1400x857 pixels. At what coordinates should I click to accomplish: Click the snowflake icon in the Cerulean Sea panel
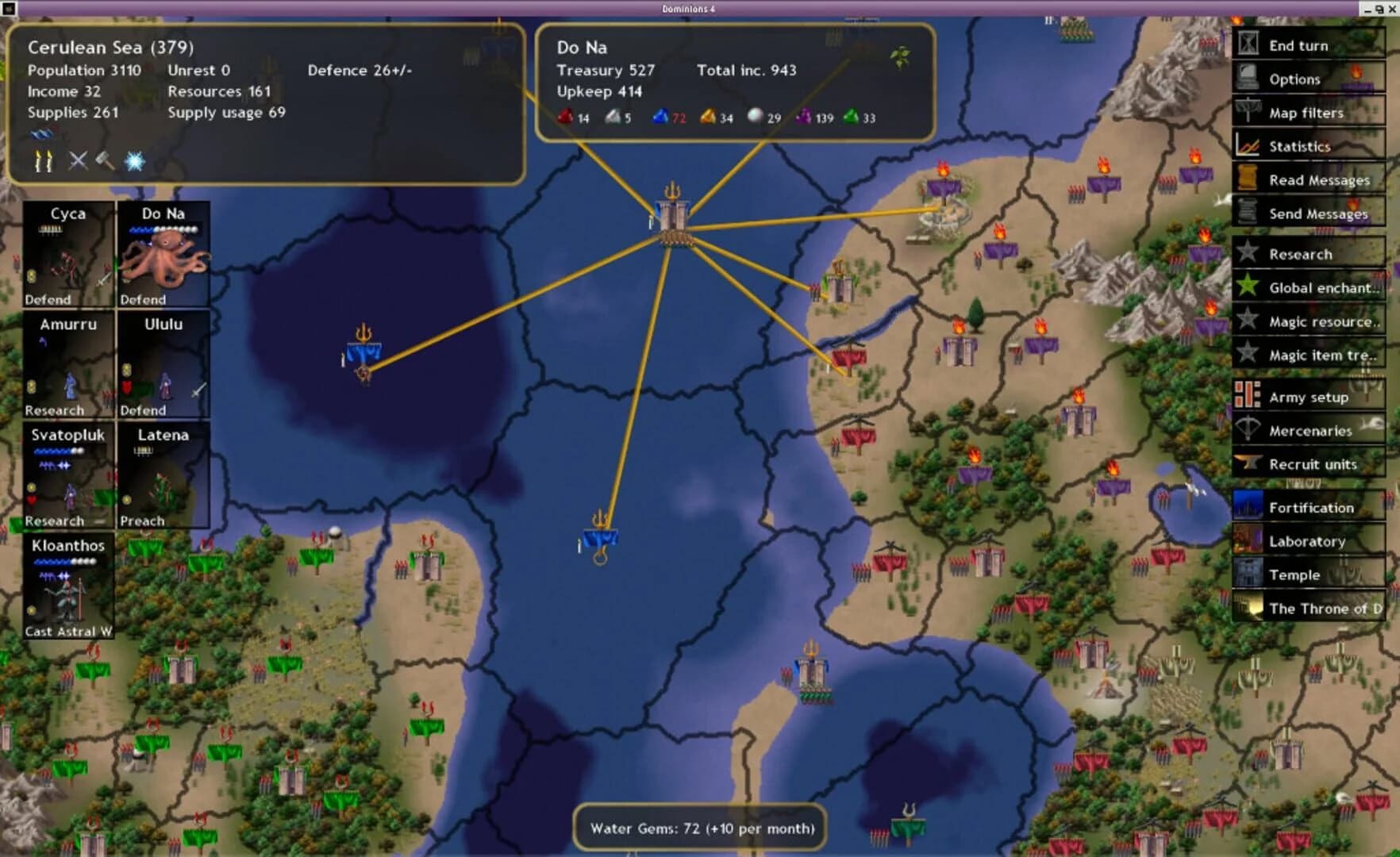134,161
